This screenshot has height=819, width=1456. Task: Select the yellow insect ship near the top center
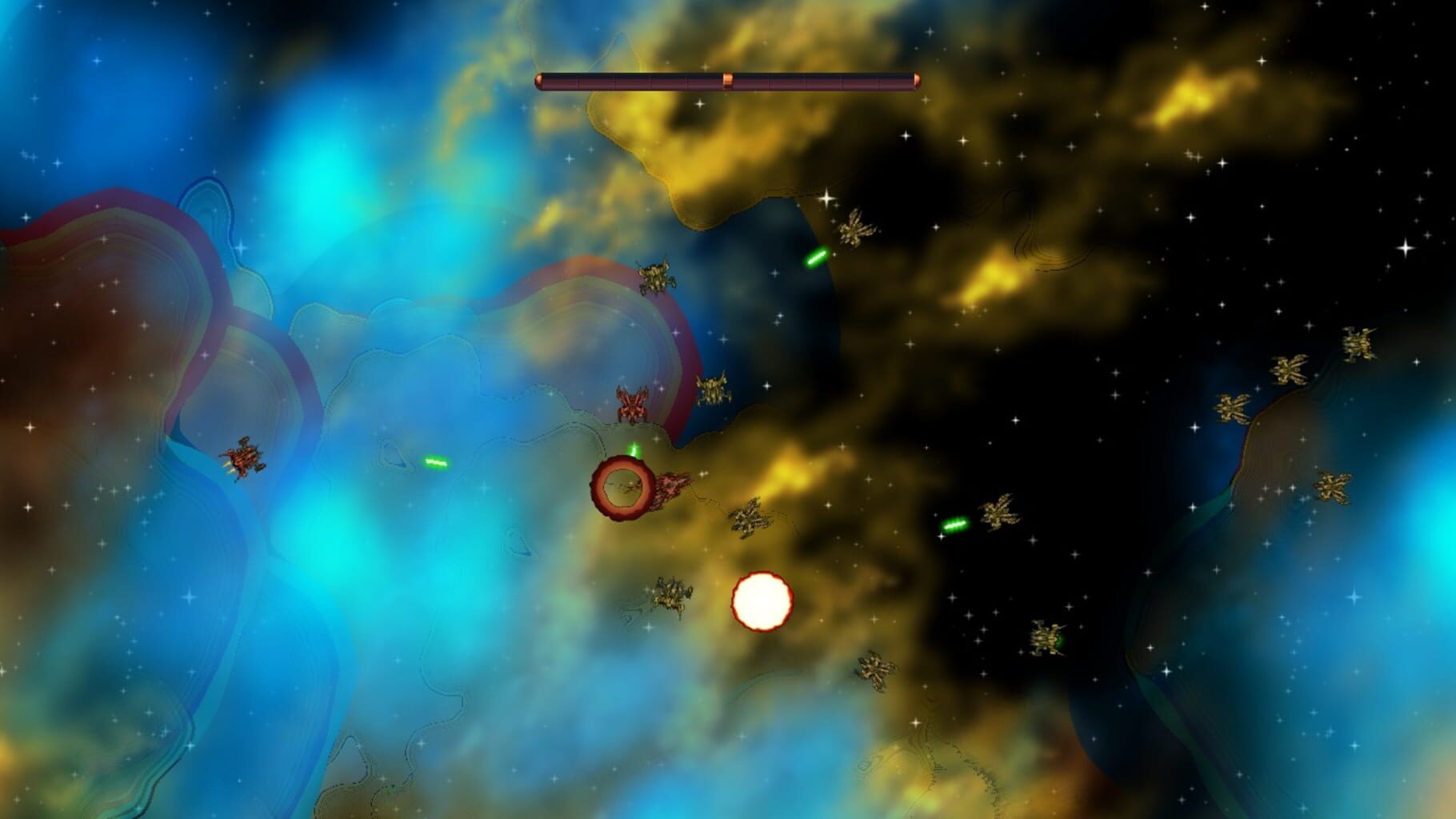click(x=658, y=276)
